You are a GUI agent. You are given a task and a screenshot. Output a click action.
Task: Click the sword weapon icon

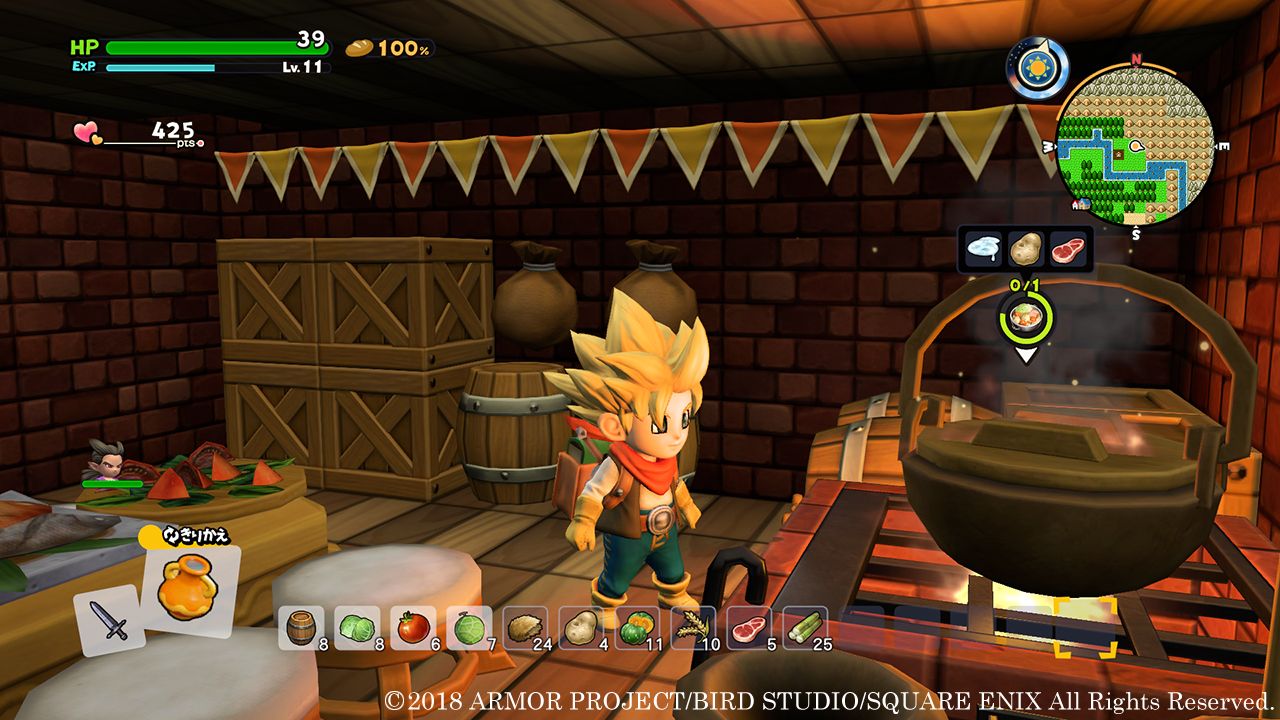(x=110, y=620)
